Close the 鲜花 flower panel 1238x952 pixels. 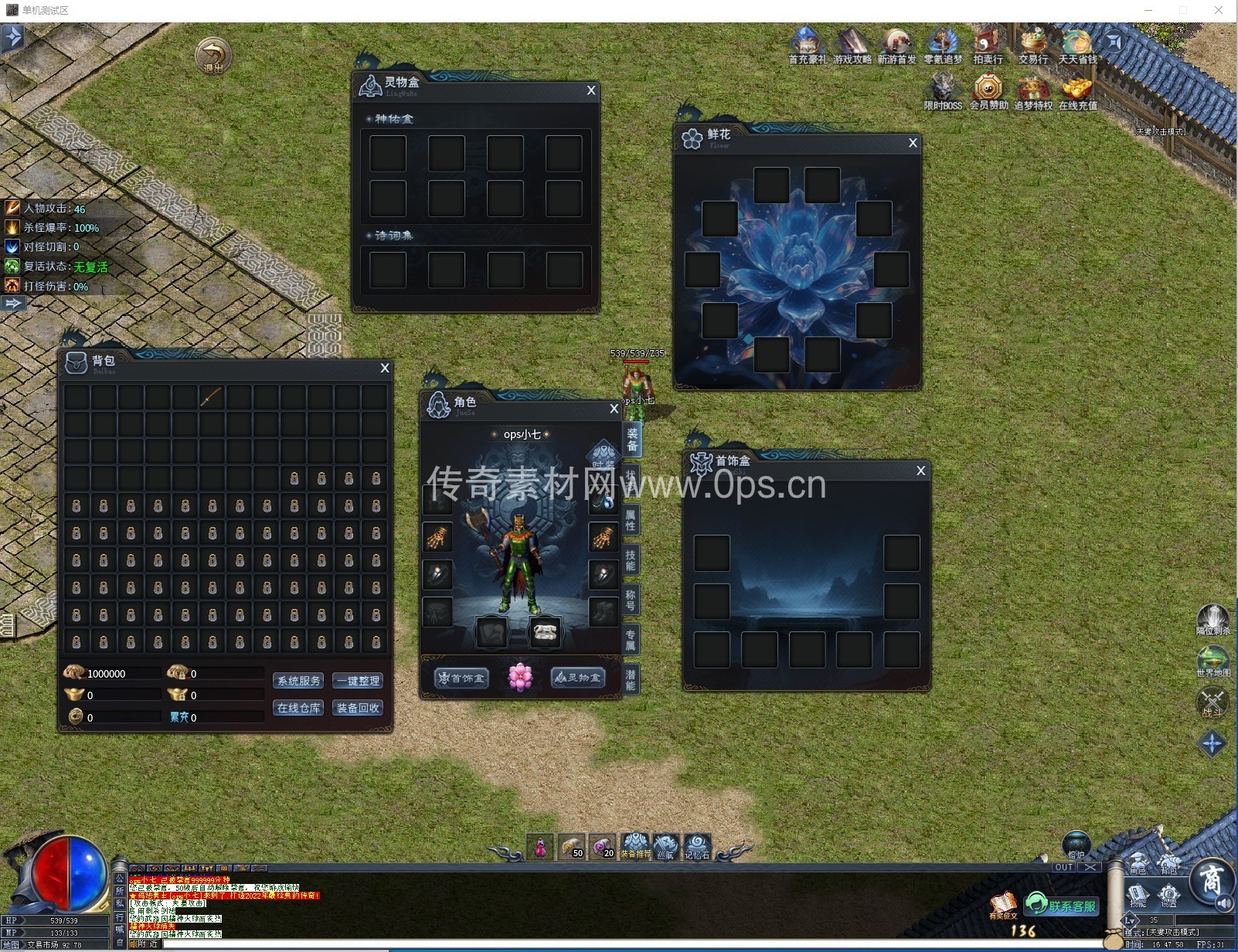point(913,143)
